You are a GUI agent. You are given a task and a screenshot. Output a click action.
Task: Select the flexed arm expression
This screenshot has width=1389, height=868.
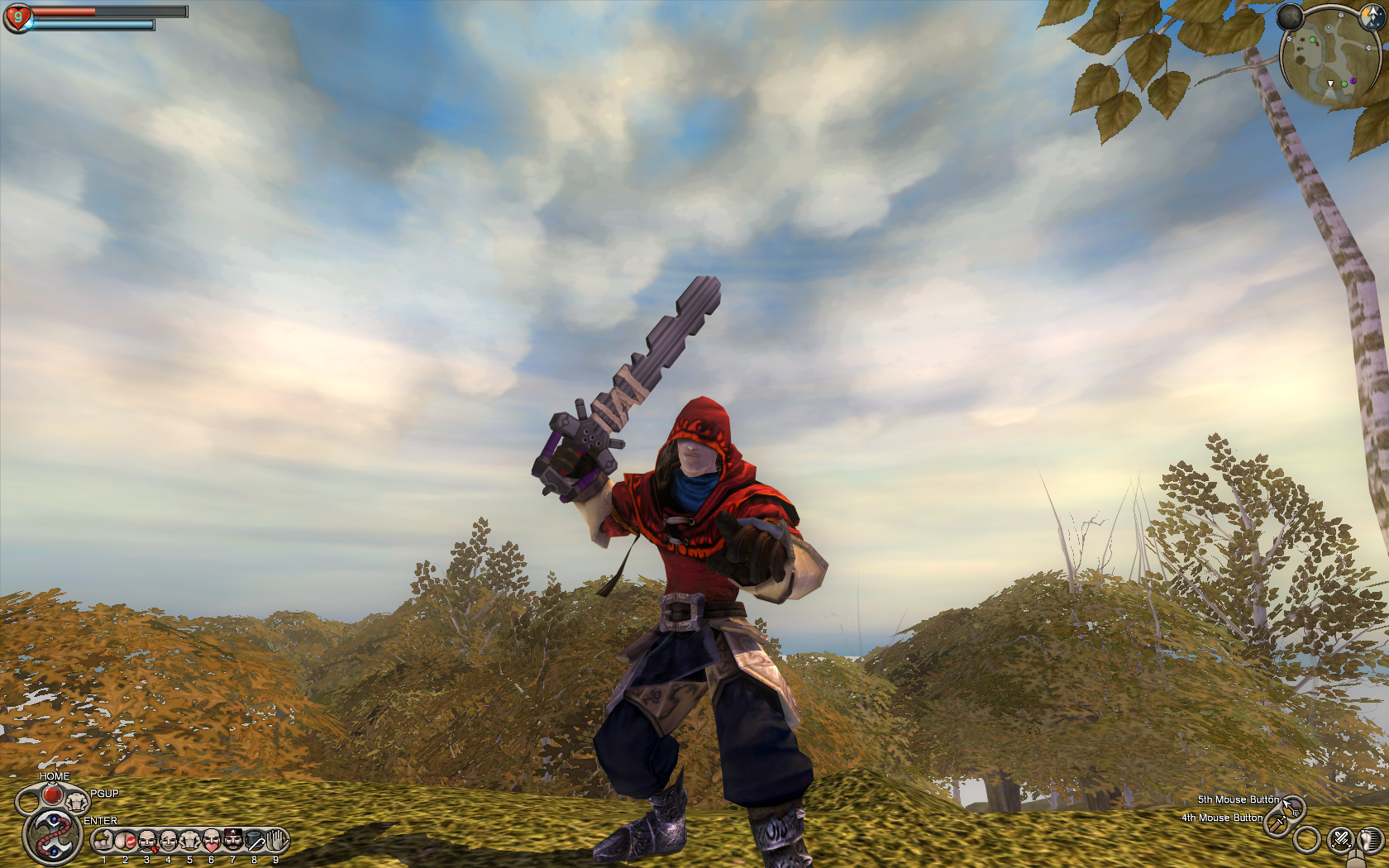pyautogui.click(x=104, y=842)
